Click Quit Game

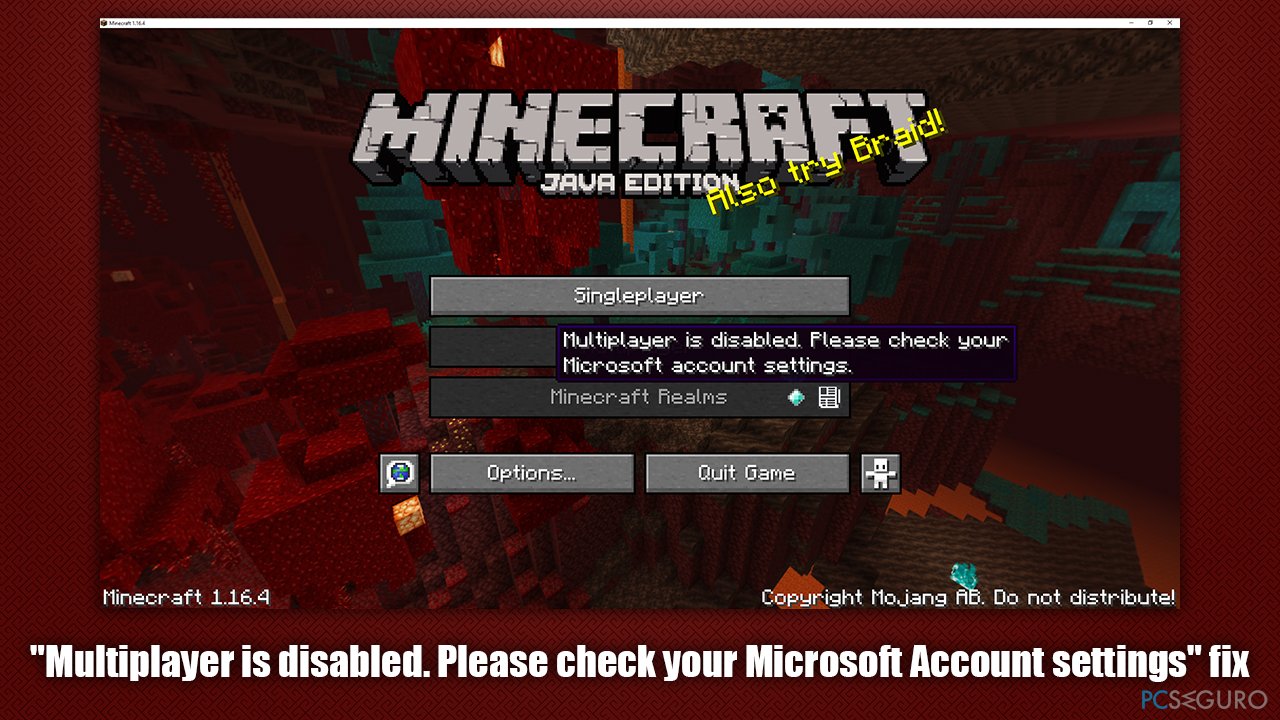click(x=747, y=472)
